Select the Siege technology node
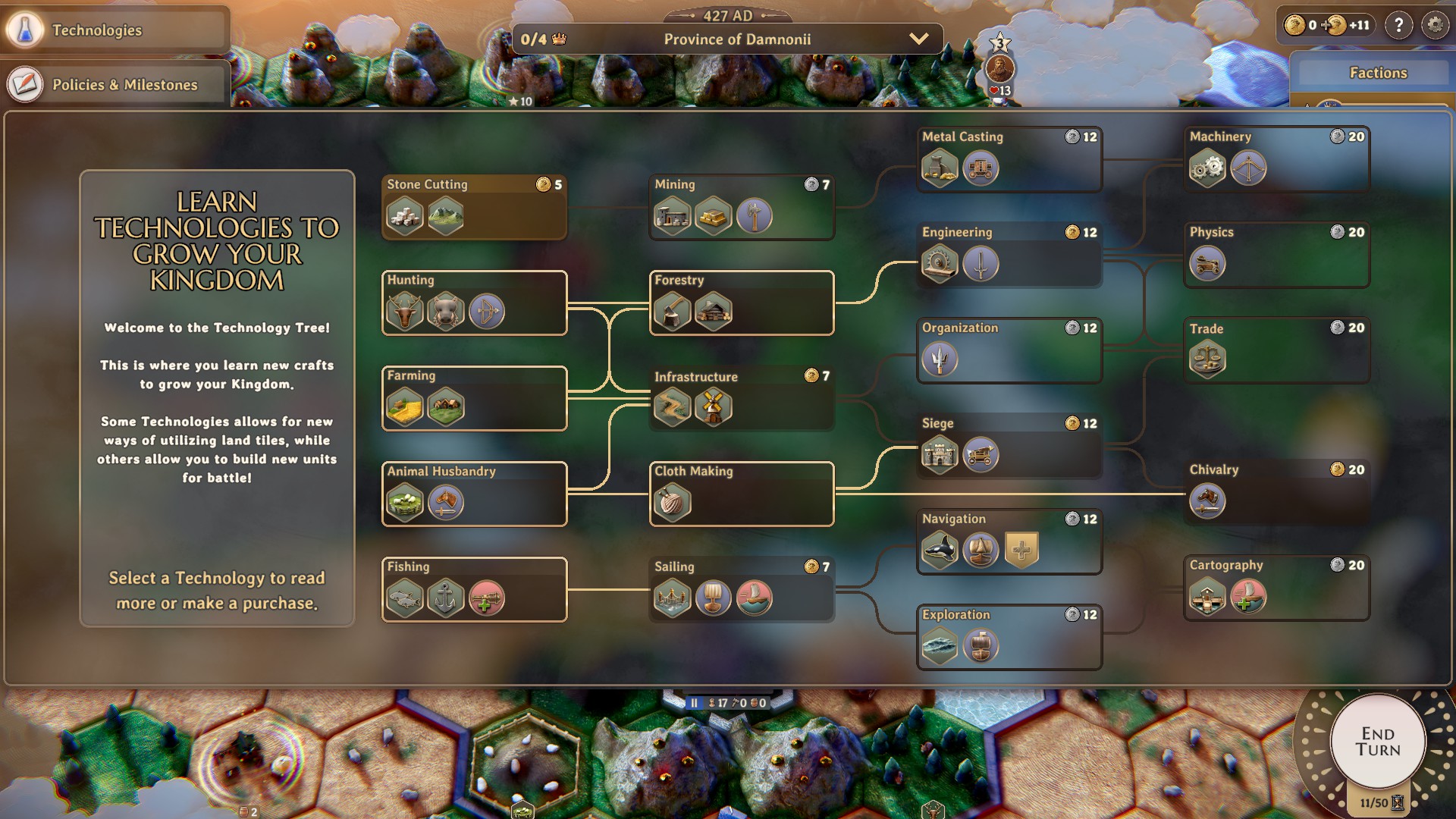The height and width of the screenshot is (819, 1456). click(x=1009, y=446)
